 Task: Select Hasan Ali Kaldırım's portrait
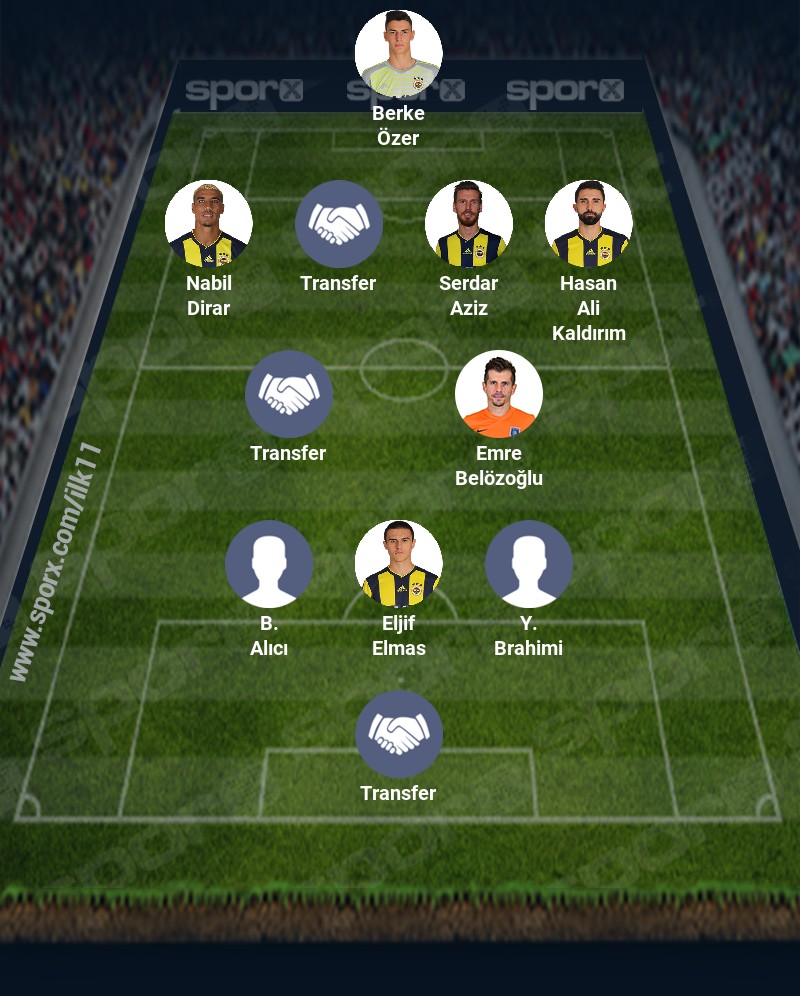588,224
